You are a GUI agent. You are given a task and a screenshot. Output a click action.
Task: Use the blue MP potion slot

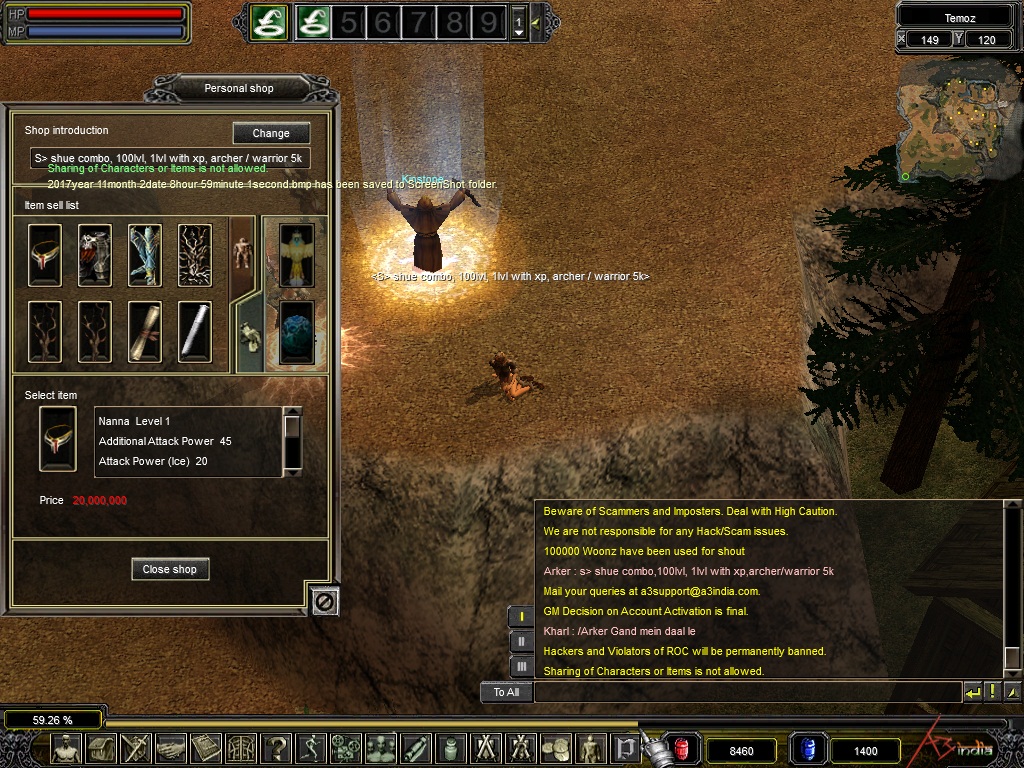808,749
